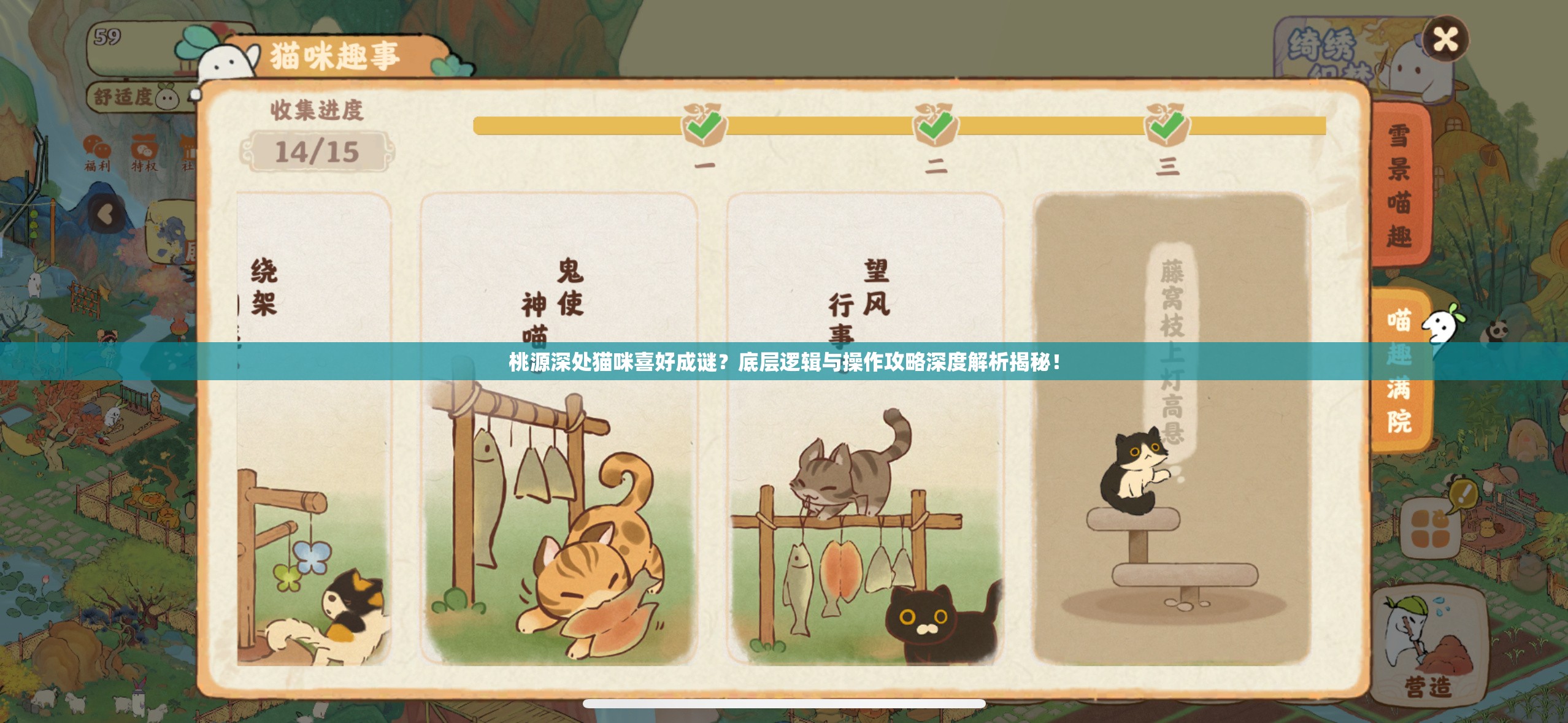Open the 福利 welfare icon
Viewport: 1568px width, 723px height.
click(98, 153)
